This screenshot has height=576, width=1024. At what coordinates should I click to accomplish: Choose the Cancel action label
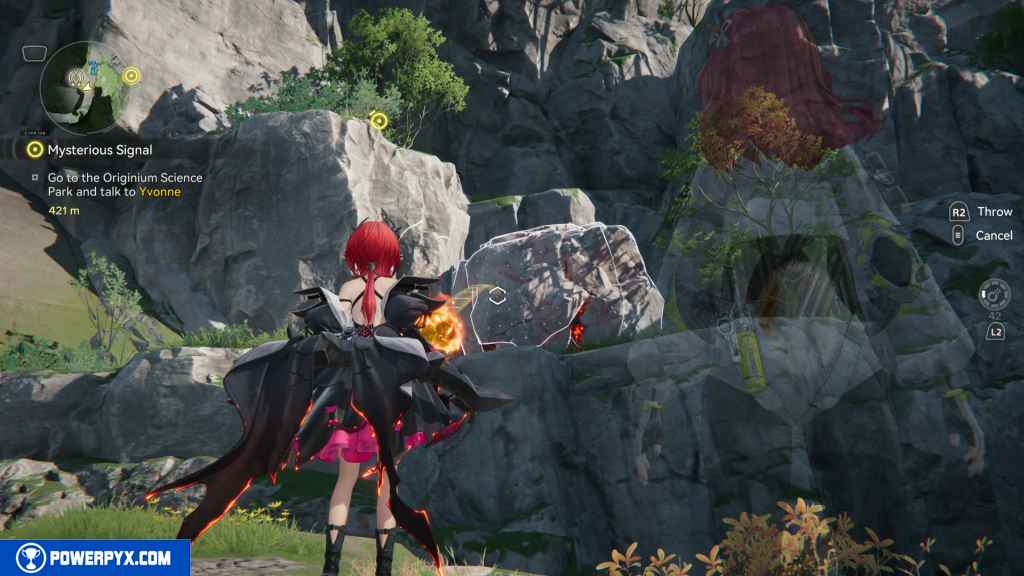pos(993,235)
